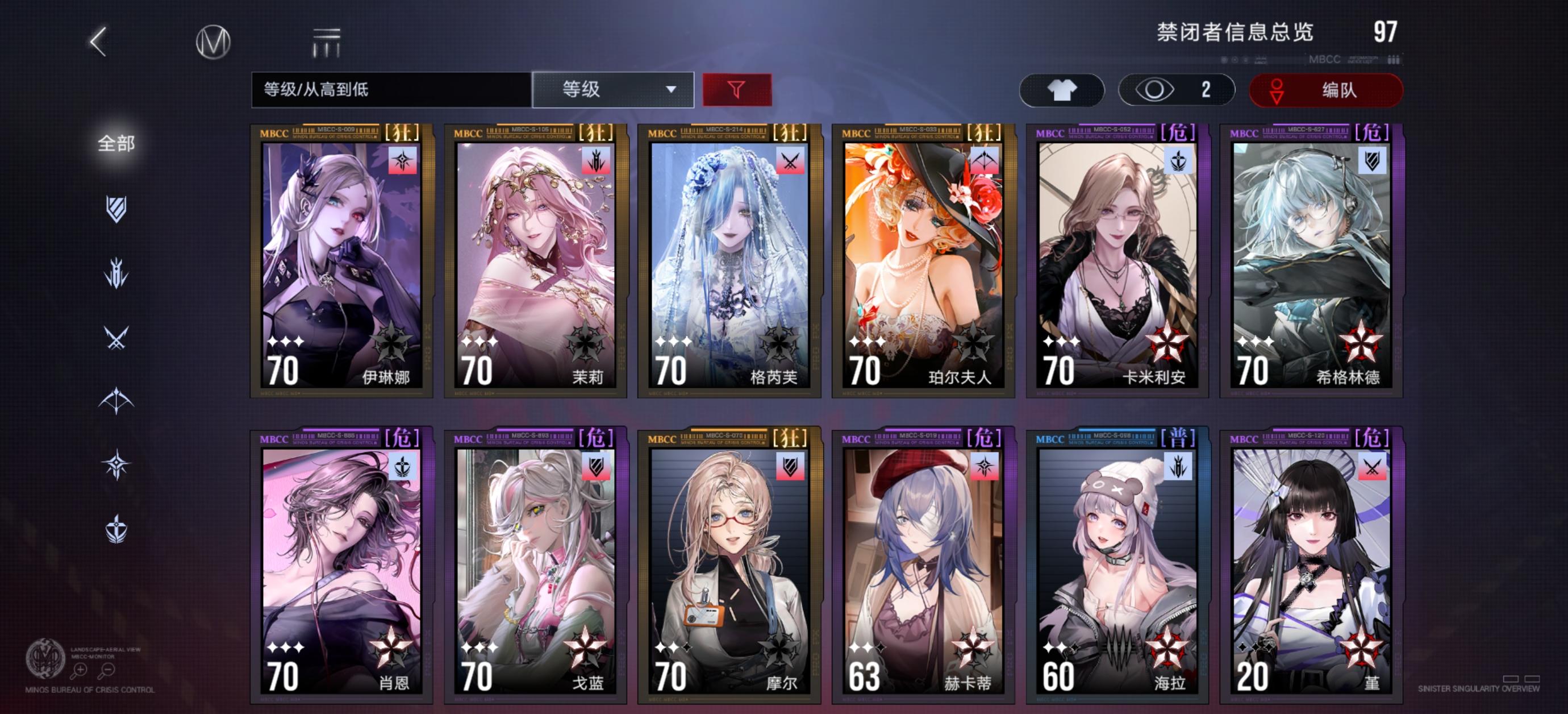Toggle the eye visibility icon showing 2
Viewport: 1568px width, 714px height.
click(x=1176, y=90)
